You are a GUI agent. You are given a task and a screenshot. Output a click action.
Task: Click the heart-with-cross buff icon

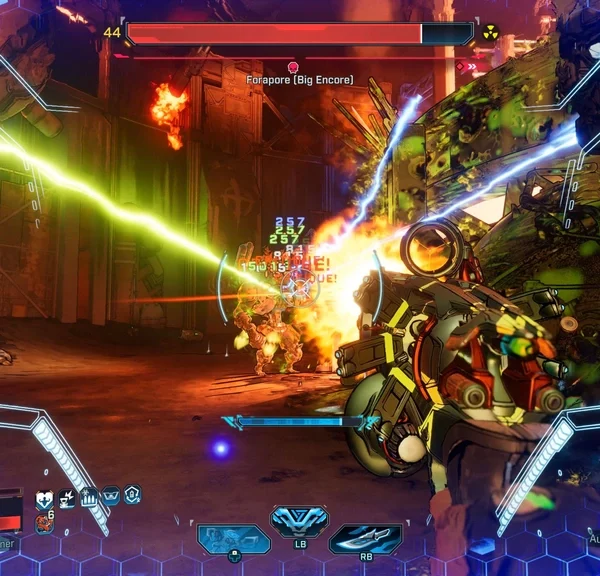pos(44,498)
